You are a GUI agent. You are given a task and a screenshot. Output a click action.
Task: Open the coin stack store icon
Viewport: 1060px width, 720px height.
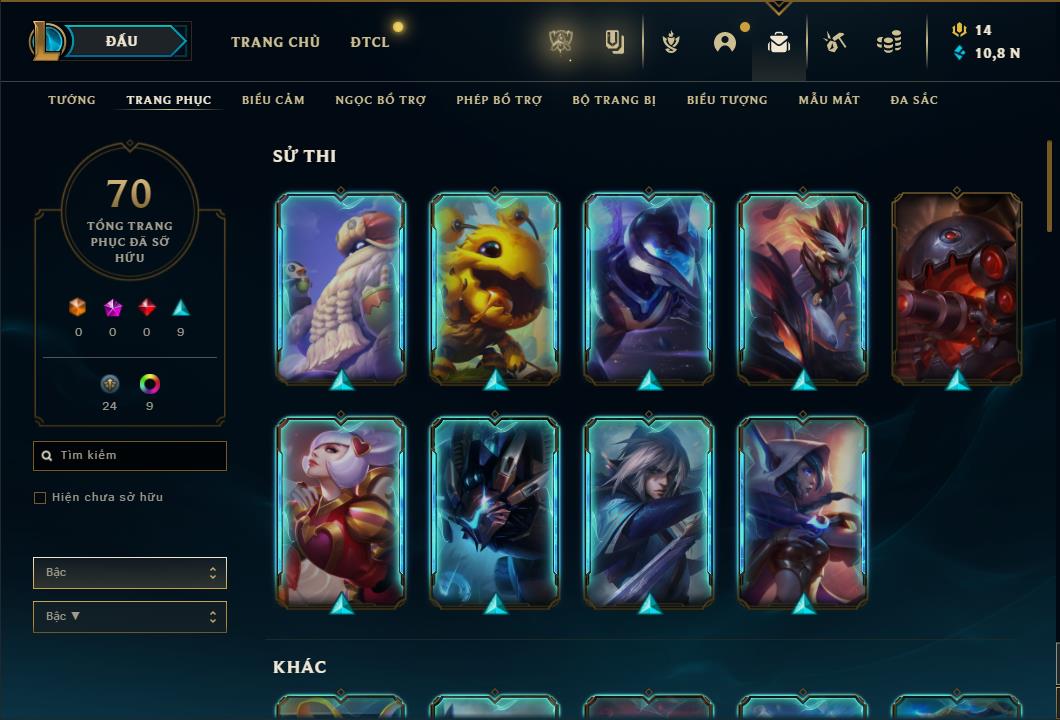[x=888, y=42]
